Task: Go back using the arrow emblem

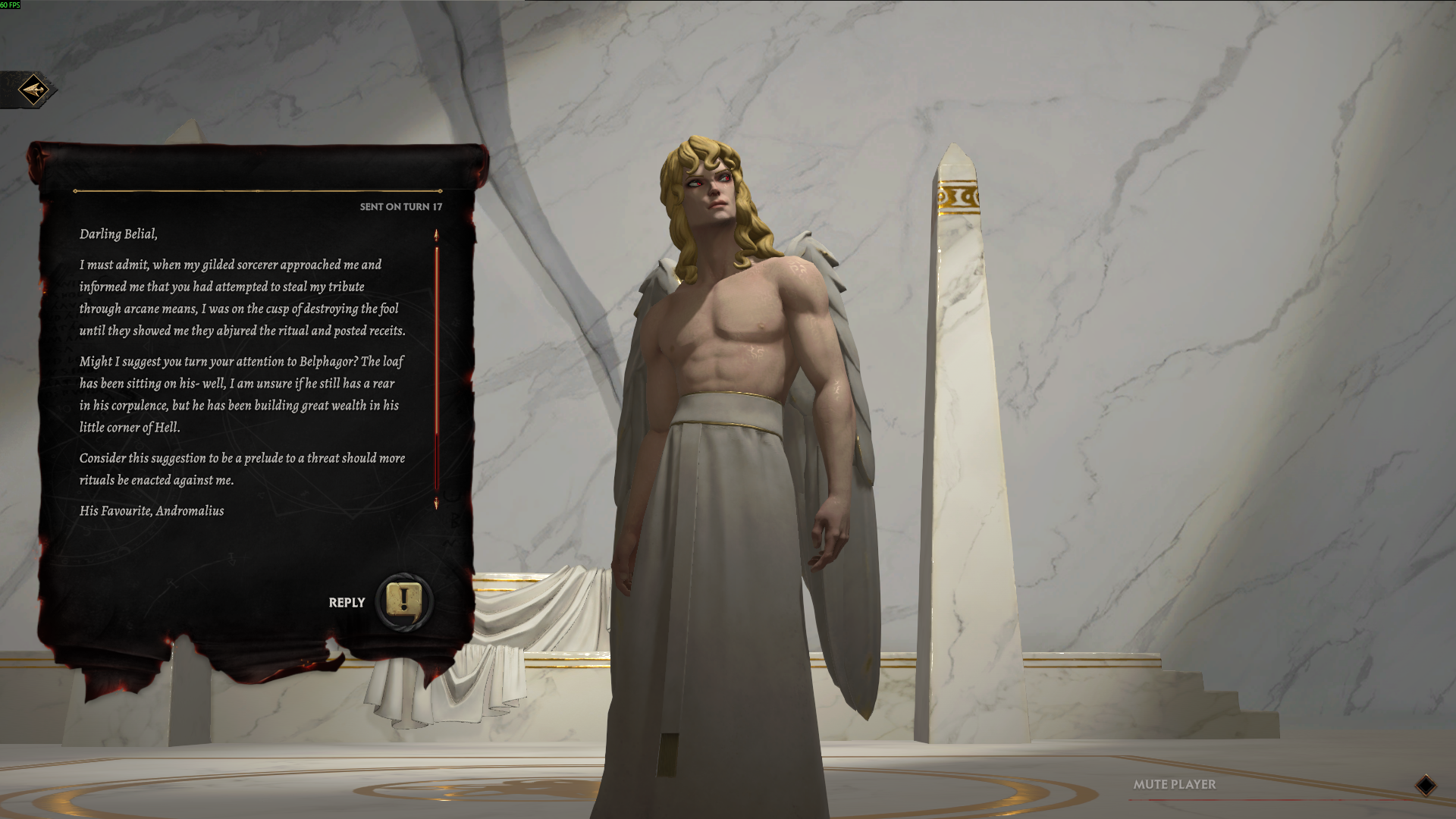Action: click(x=33, y=91)
